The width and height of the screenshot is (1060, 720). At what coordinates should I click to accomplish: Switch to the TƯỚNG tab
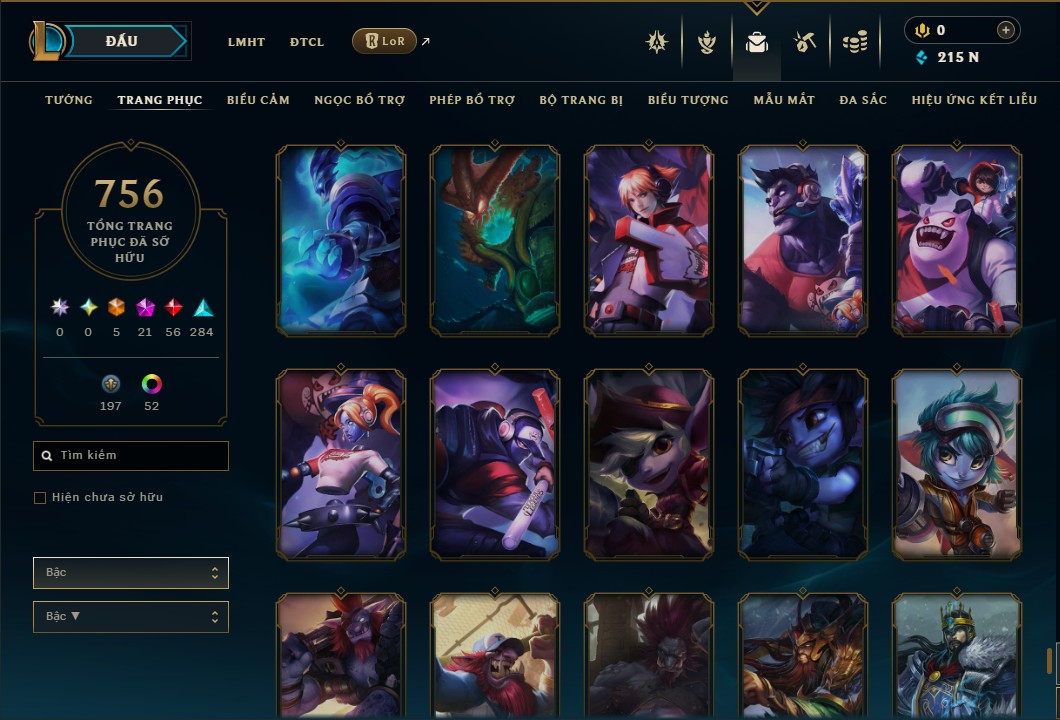coord(69,100)
